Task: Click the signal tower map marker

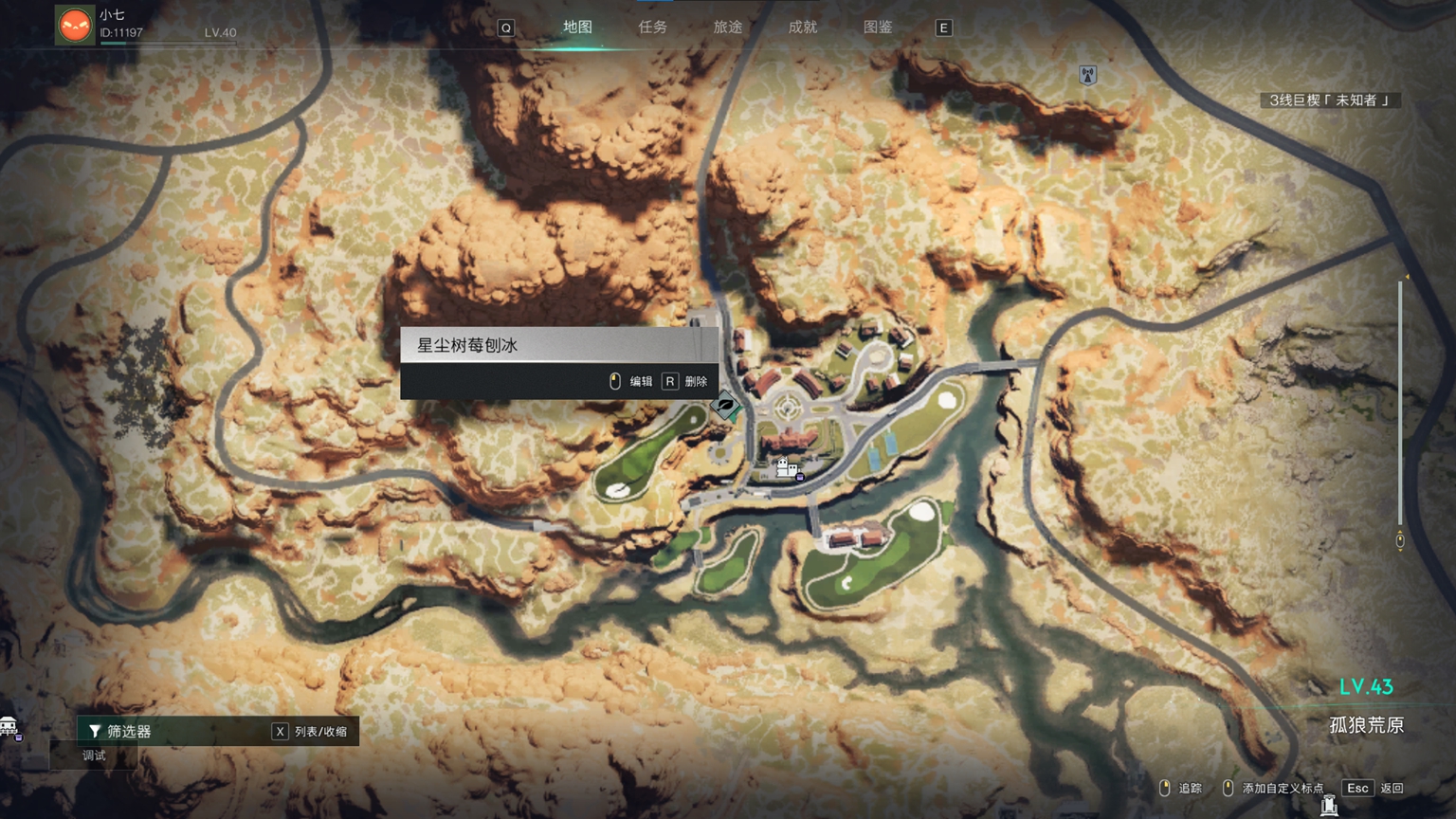Action: pos(1088,75)
